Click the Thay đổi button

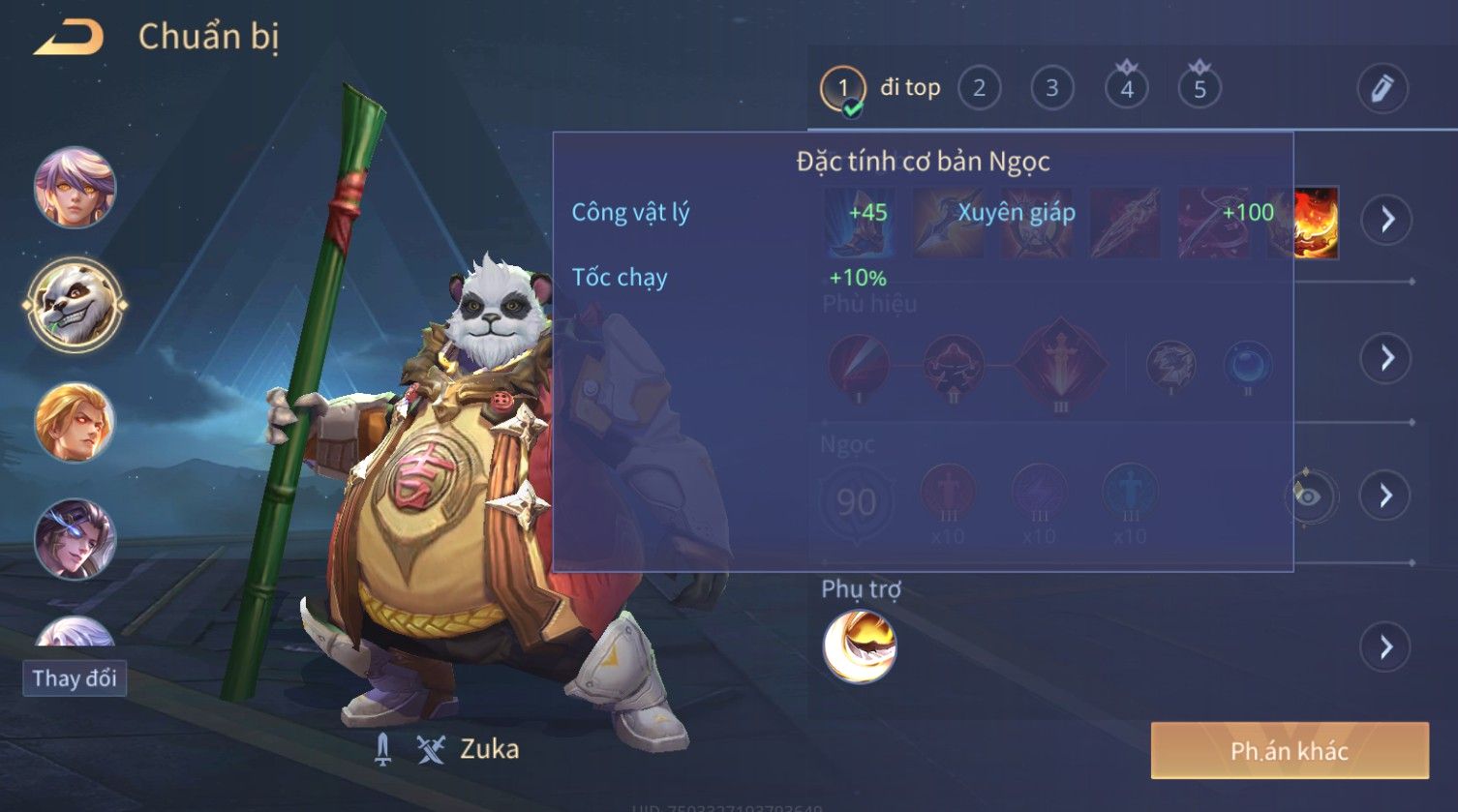click(x=75, y=678)
